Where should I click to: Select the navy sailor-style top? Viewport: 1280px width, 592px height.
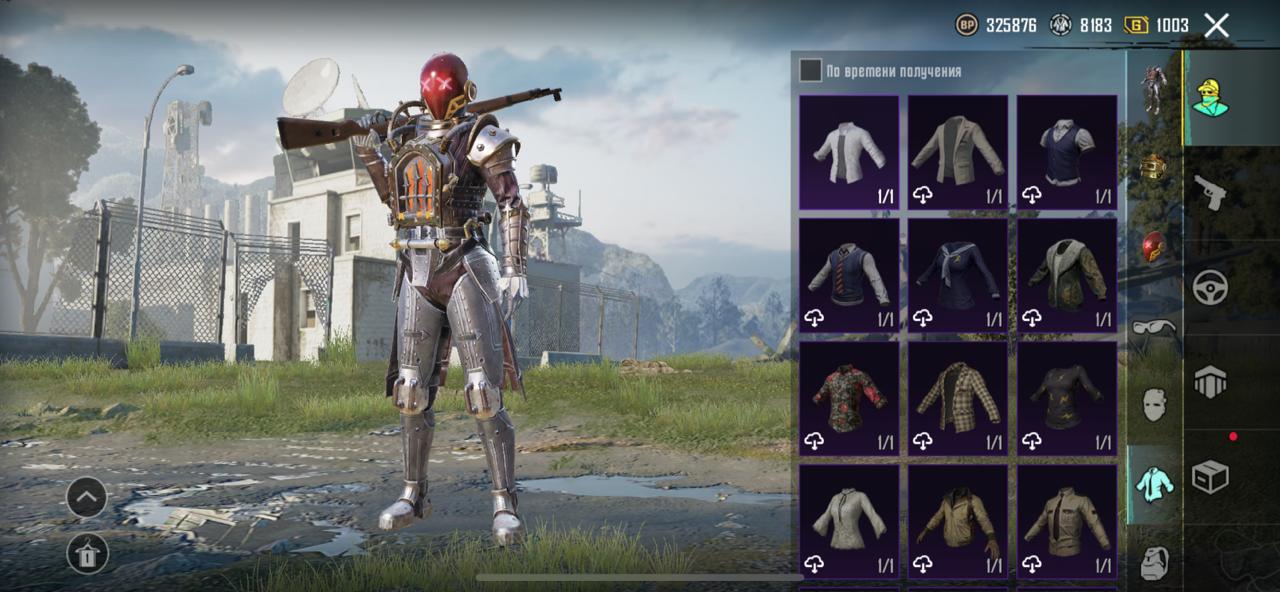[x=958, y=275]
